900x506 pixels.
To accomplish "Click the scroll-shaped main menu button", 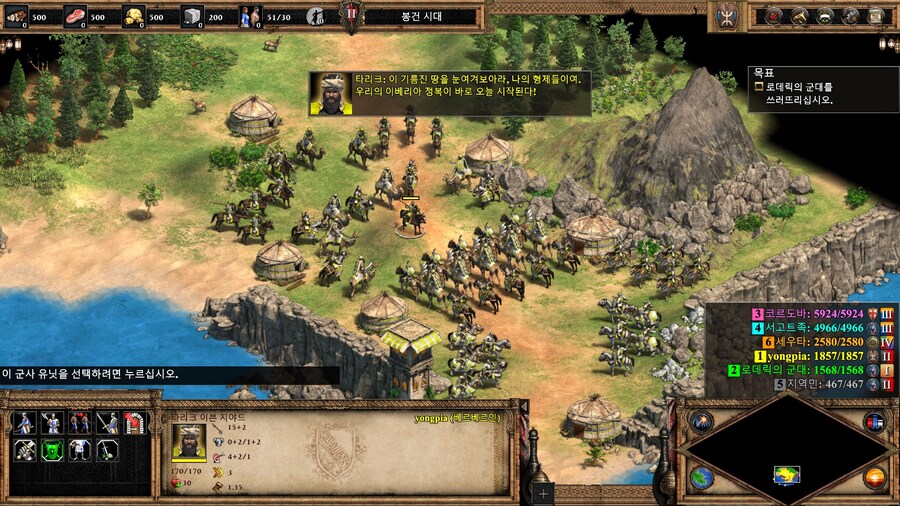I will coord(878,15).
